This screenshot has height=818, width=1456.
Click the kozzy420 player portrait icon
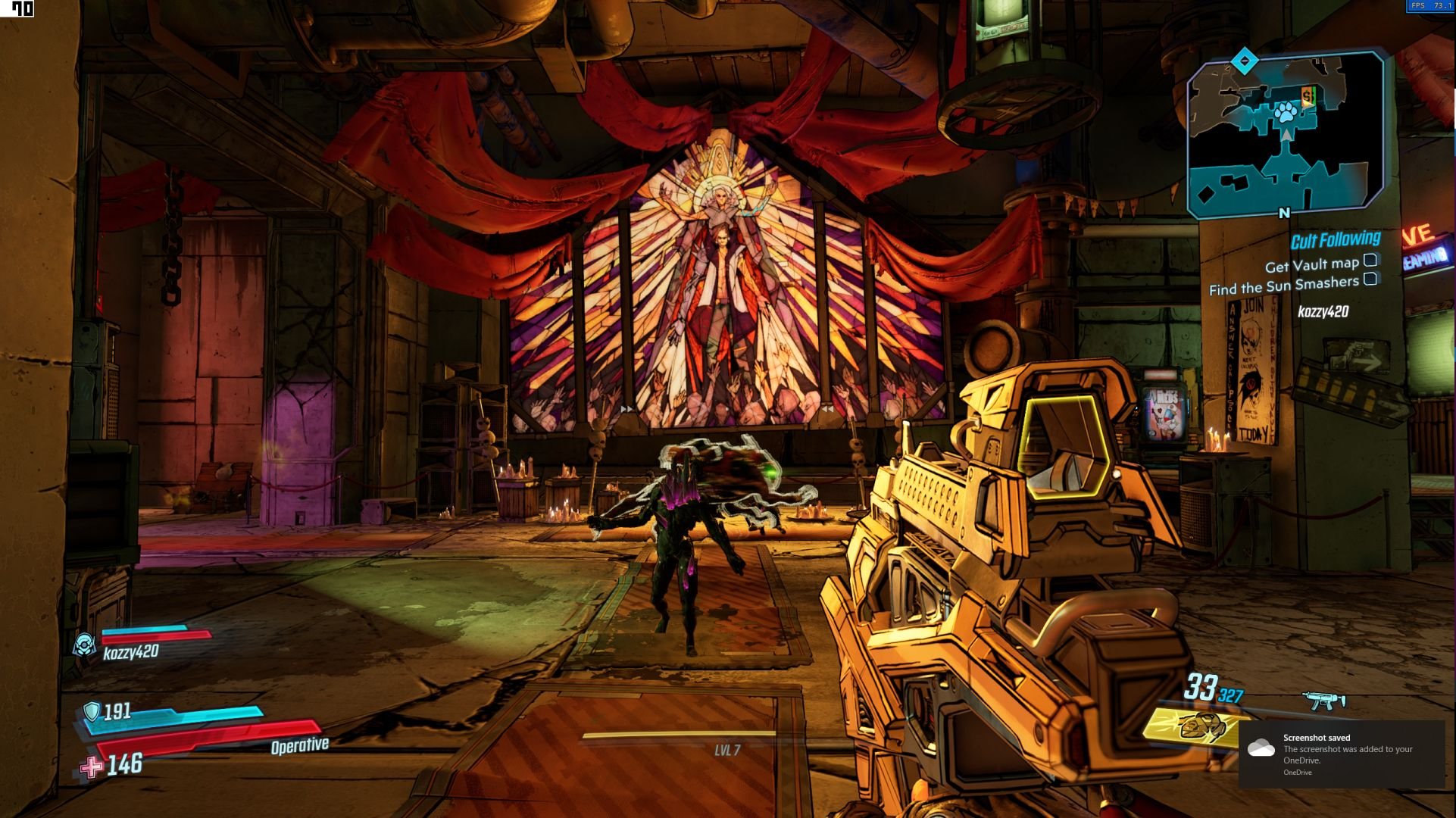coord(84,645)
